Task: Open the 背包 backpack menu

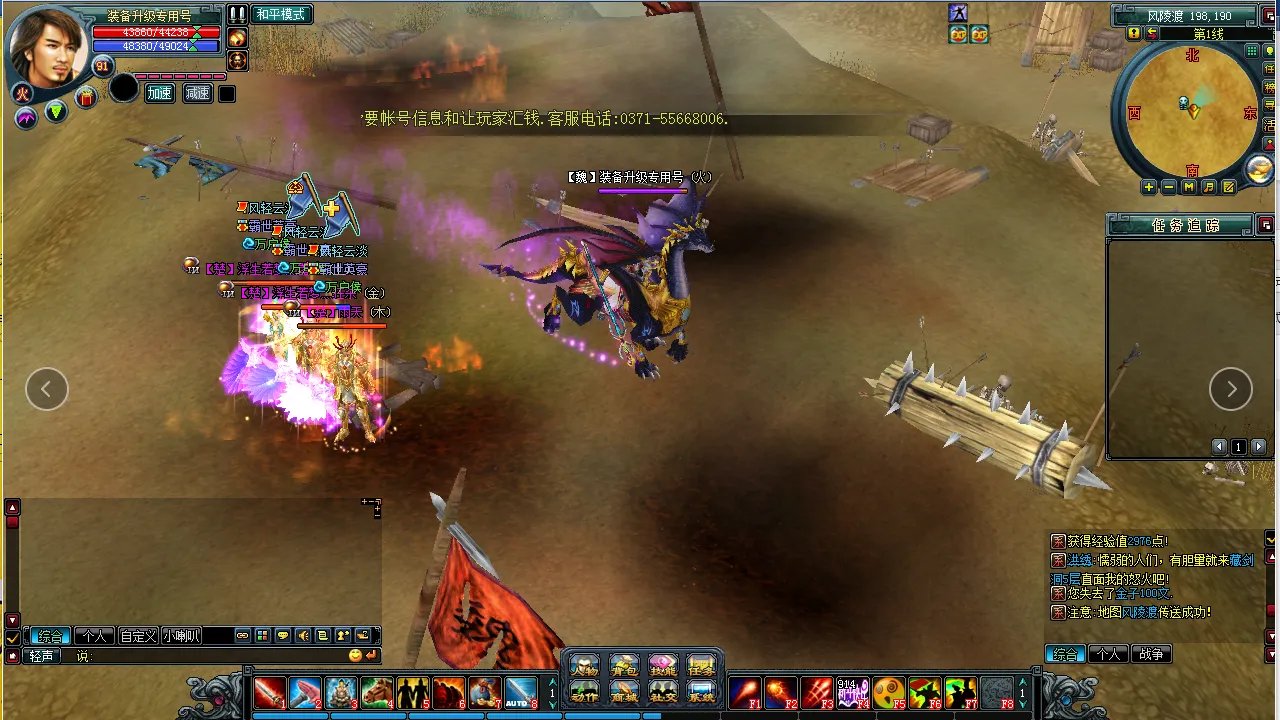Action: (624, 667)
